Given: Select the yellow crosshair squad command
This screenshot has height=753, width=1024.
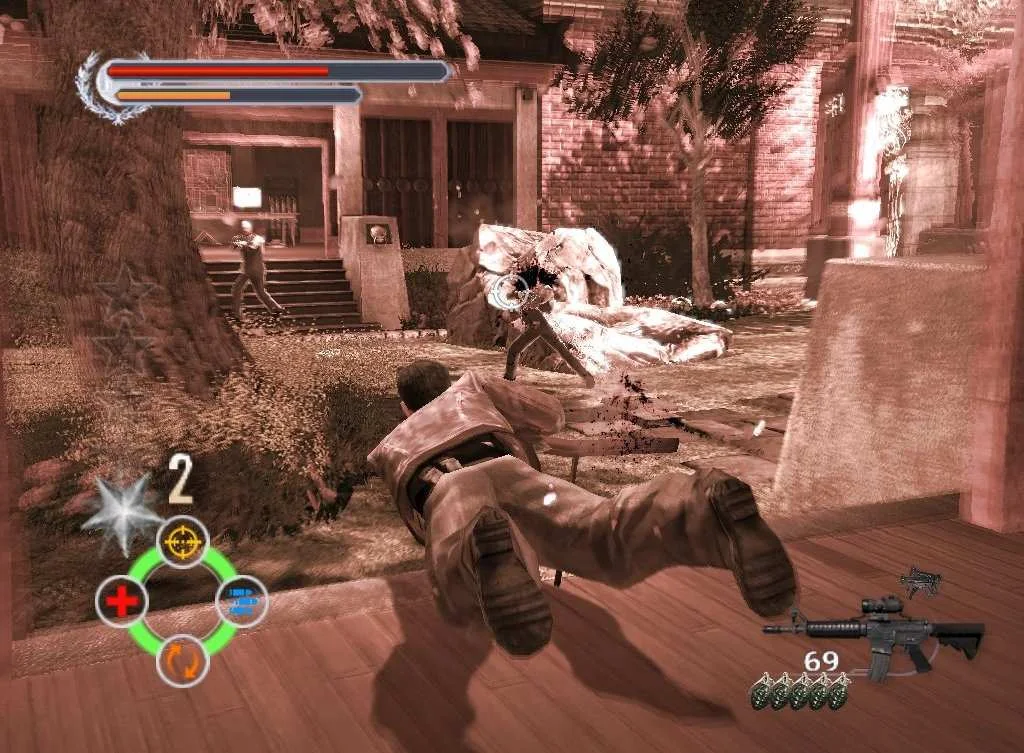Looking at the screenshot, I should [183, 541].
